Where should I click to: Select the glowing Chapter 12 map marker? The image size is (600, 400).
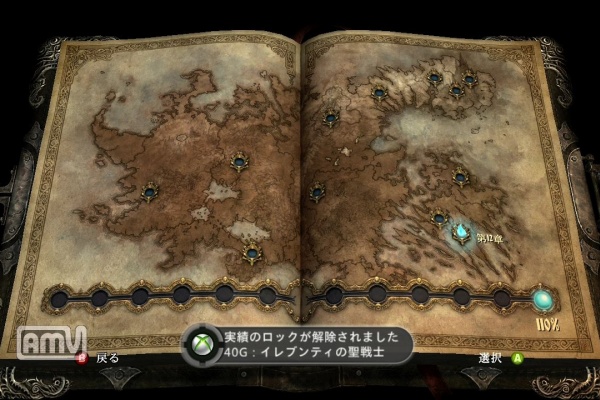462,234
